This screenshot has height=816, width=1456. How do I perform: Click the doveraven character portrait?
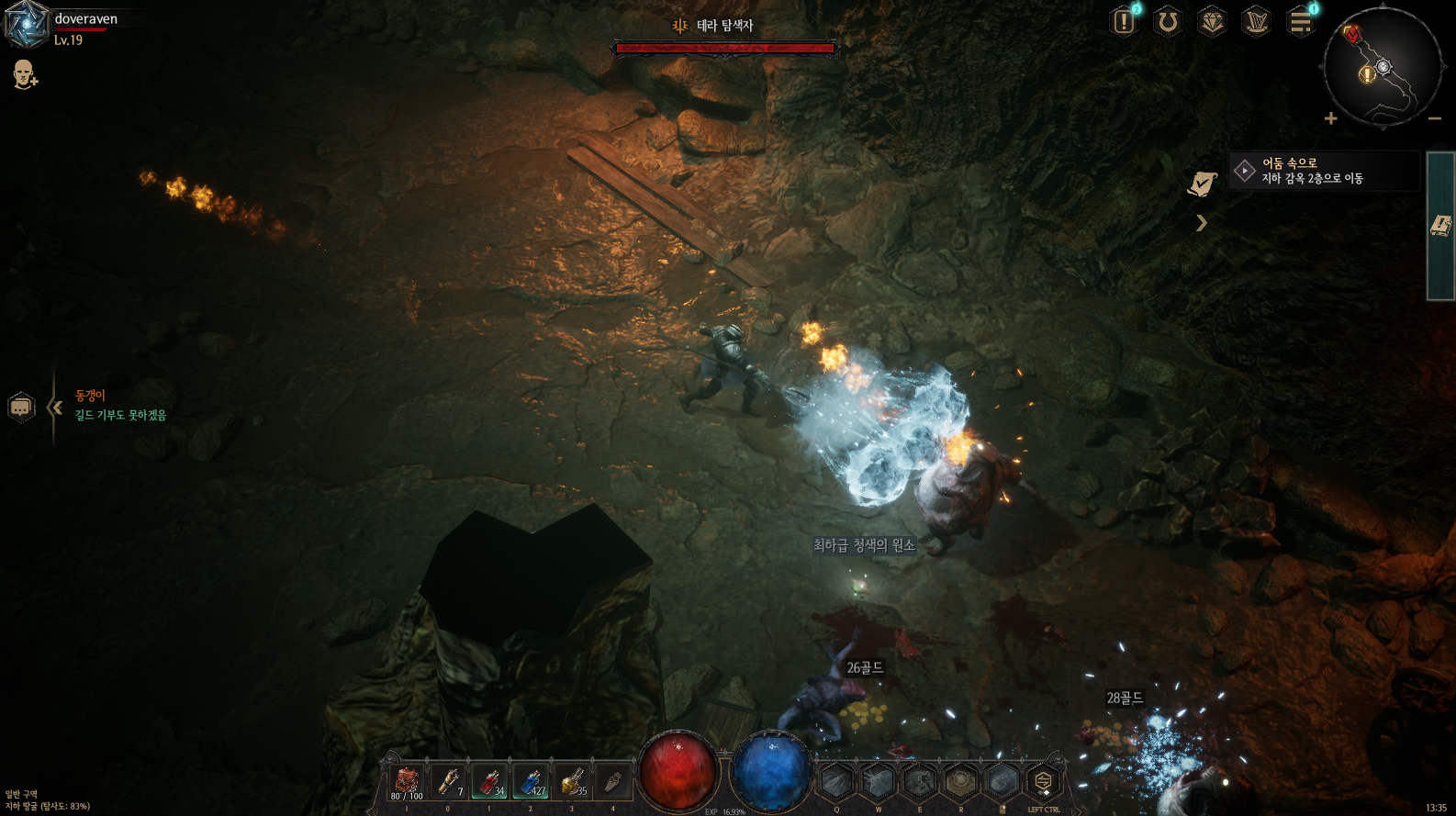click(x=26, y=25)
